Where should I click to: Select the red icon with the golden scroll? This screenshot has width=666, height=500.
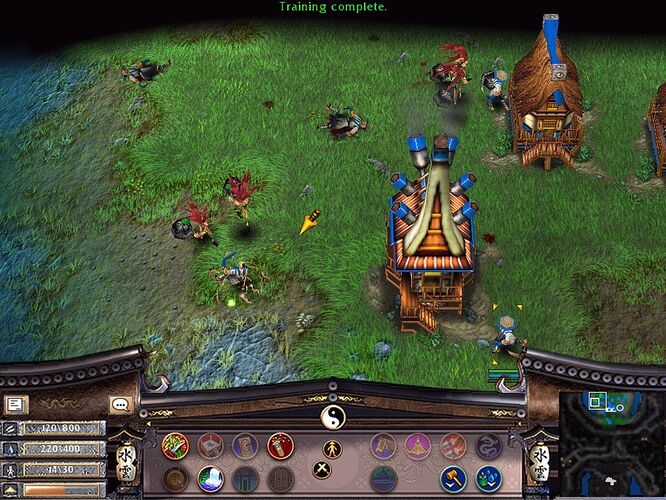(280, 446)
